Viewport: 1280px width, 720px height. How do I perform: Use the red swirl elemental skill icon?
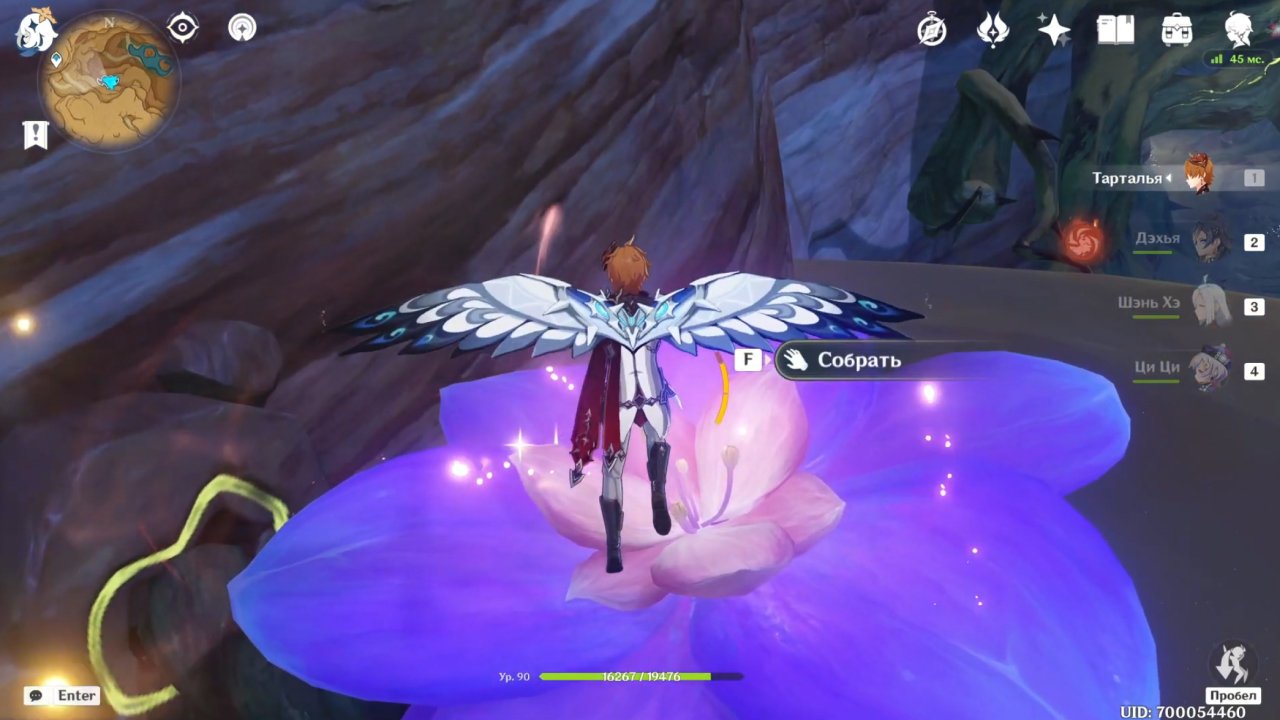(x=1081, y=239)
